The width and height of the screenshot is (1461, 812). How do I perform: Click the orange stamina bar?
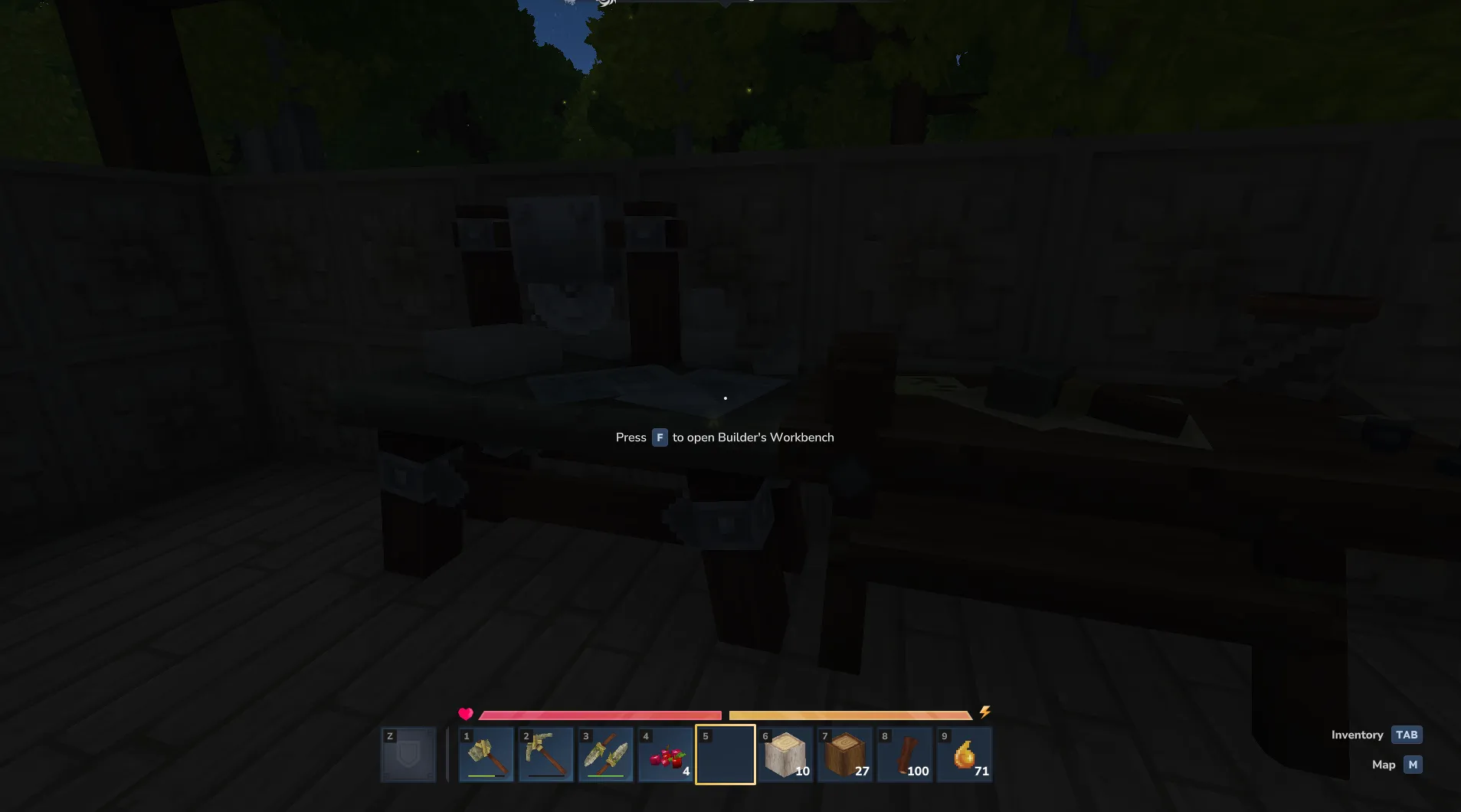[x=850, y=714]
